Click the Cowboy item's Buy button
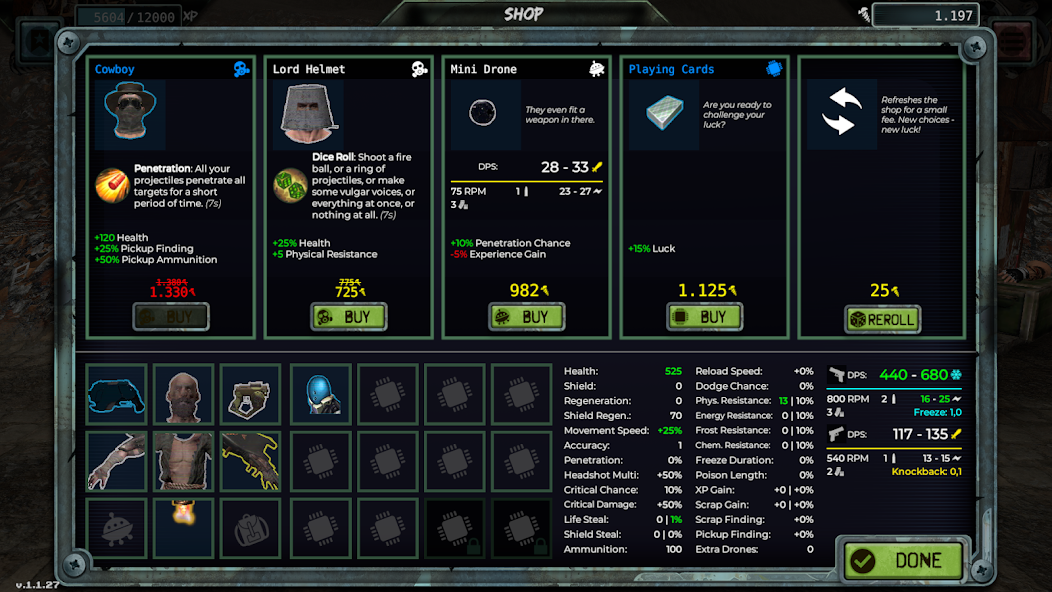 [x=171, y=317]
